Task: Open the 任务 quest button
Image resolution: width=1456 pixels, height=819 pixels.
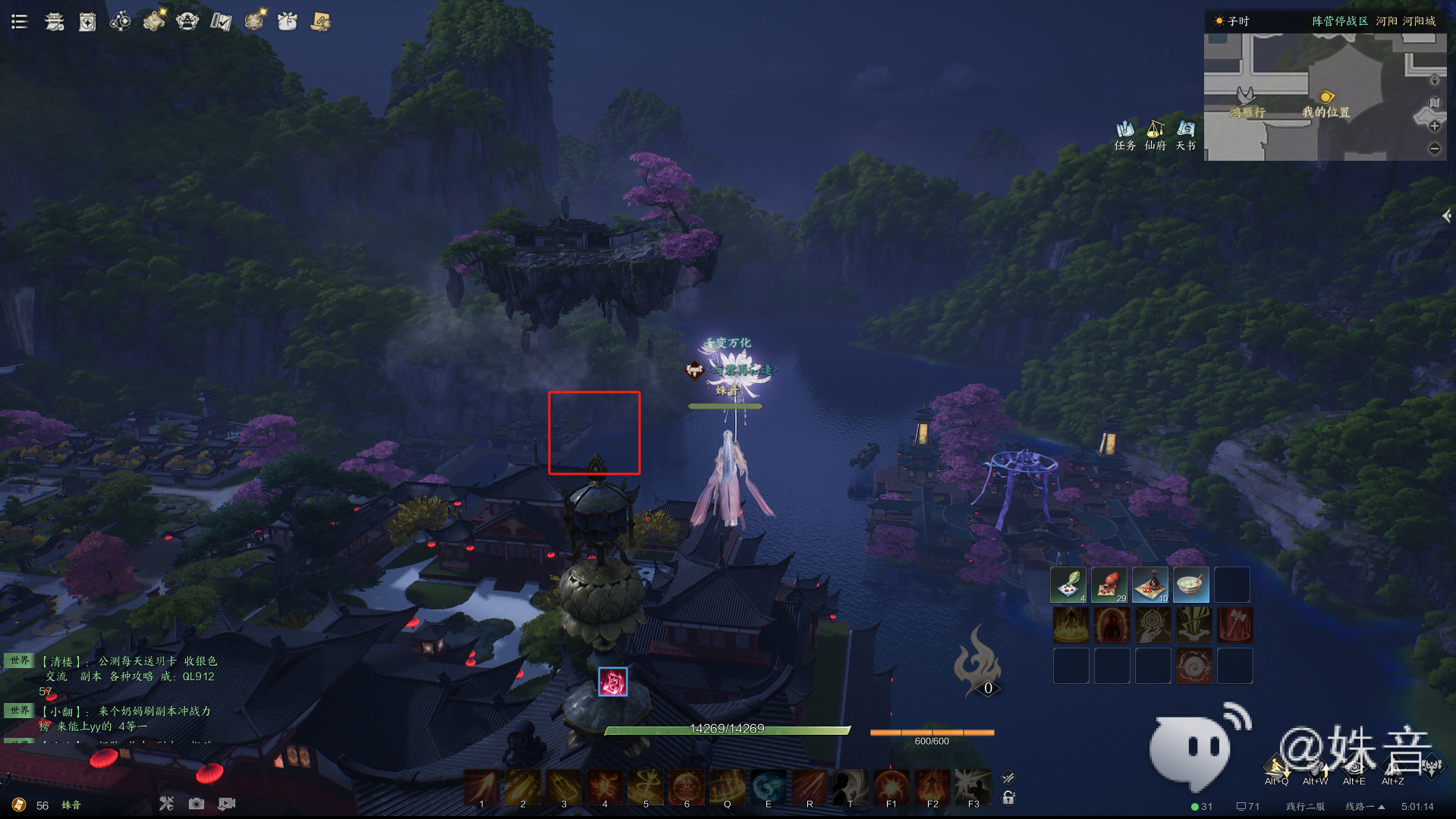Action: coord(1124,136)
